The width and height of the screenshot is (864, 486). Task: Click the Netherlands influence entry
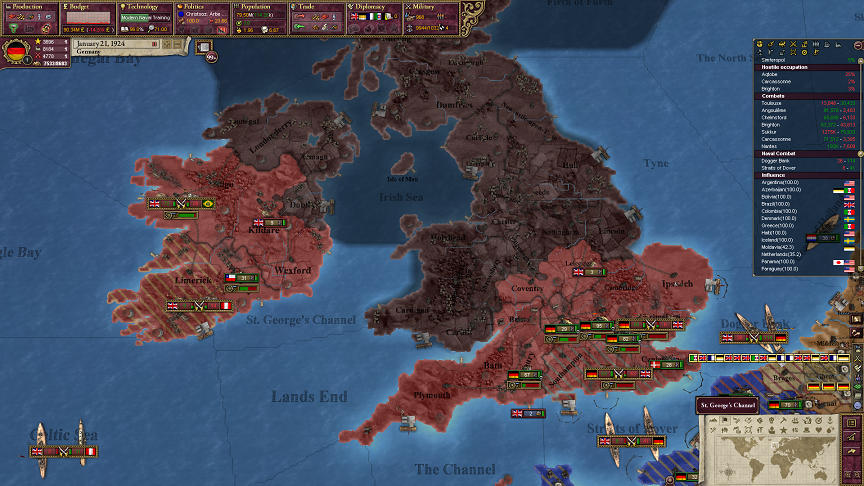click(x=783, y=254)
